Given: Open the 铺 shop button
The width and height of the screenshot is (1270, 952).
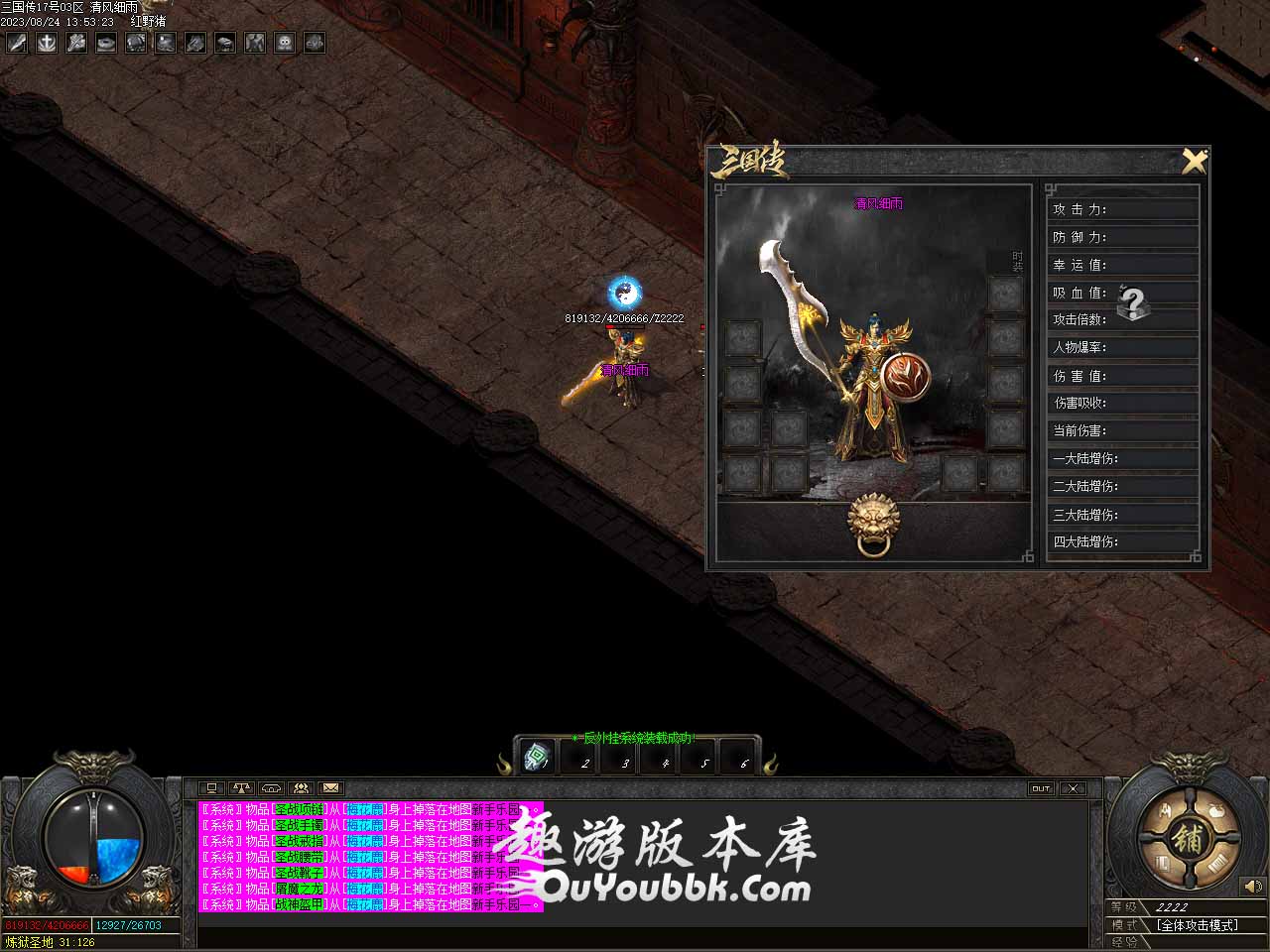Looking at the screenshot, I should pyautogui.click(x=1187, y=838).
